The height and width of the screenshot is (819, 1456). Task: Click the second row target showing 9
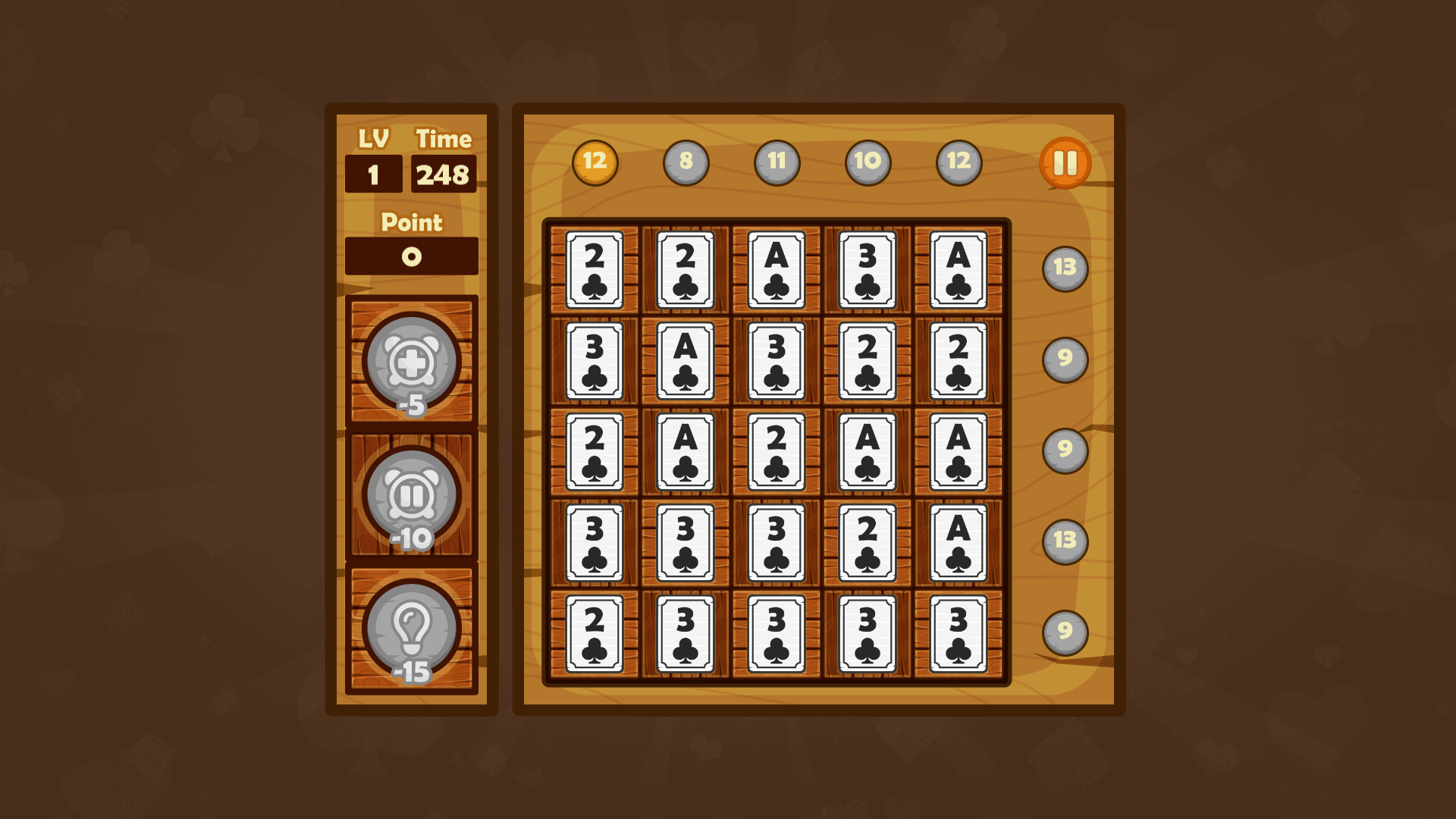coord(1065,359)
